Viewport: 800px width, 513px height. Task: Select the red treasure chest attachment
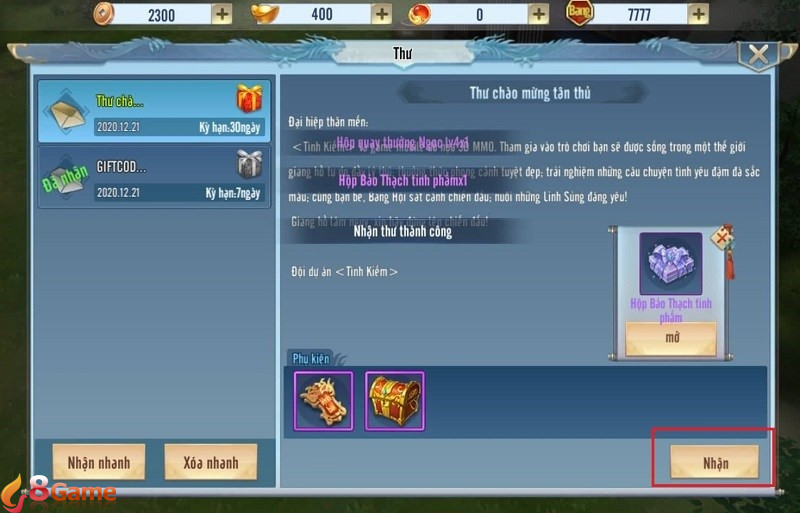(394, 400)
